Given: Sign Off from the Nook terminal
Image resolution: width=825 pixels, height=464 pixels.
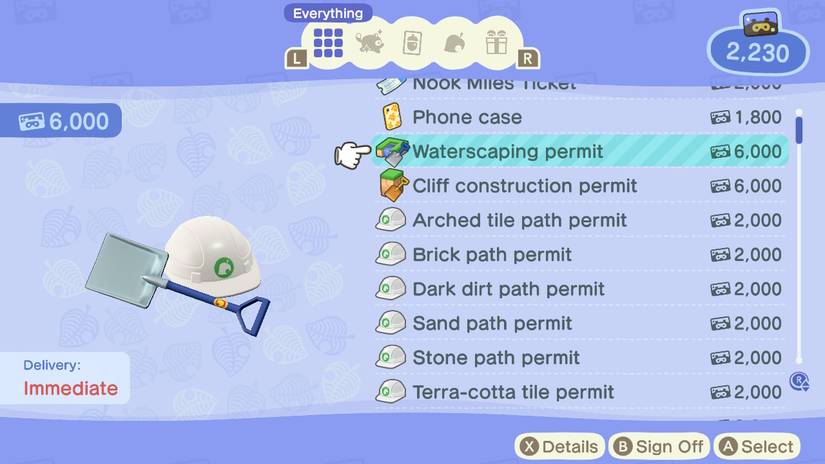Looking at the screenshot, I should click(659, 447).
